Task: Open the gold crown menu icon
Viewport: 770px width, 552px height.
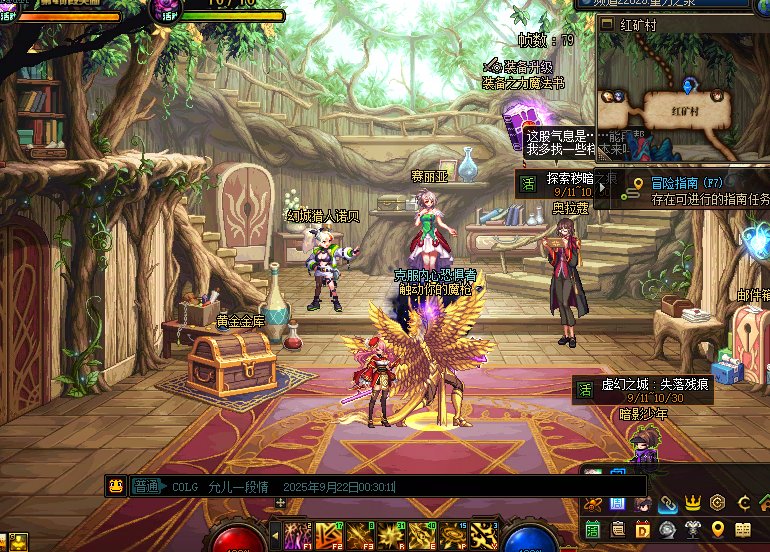Action: (693, 502)
